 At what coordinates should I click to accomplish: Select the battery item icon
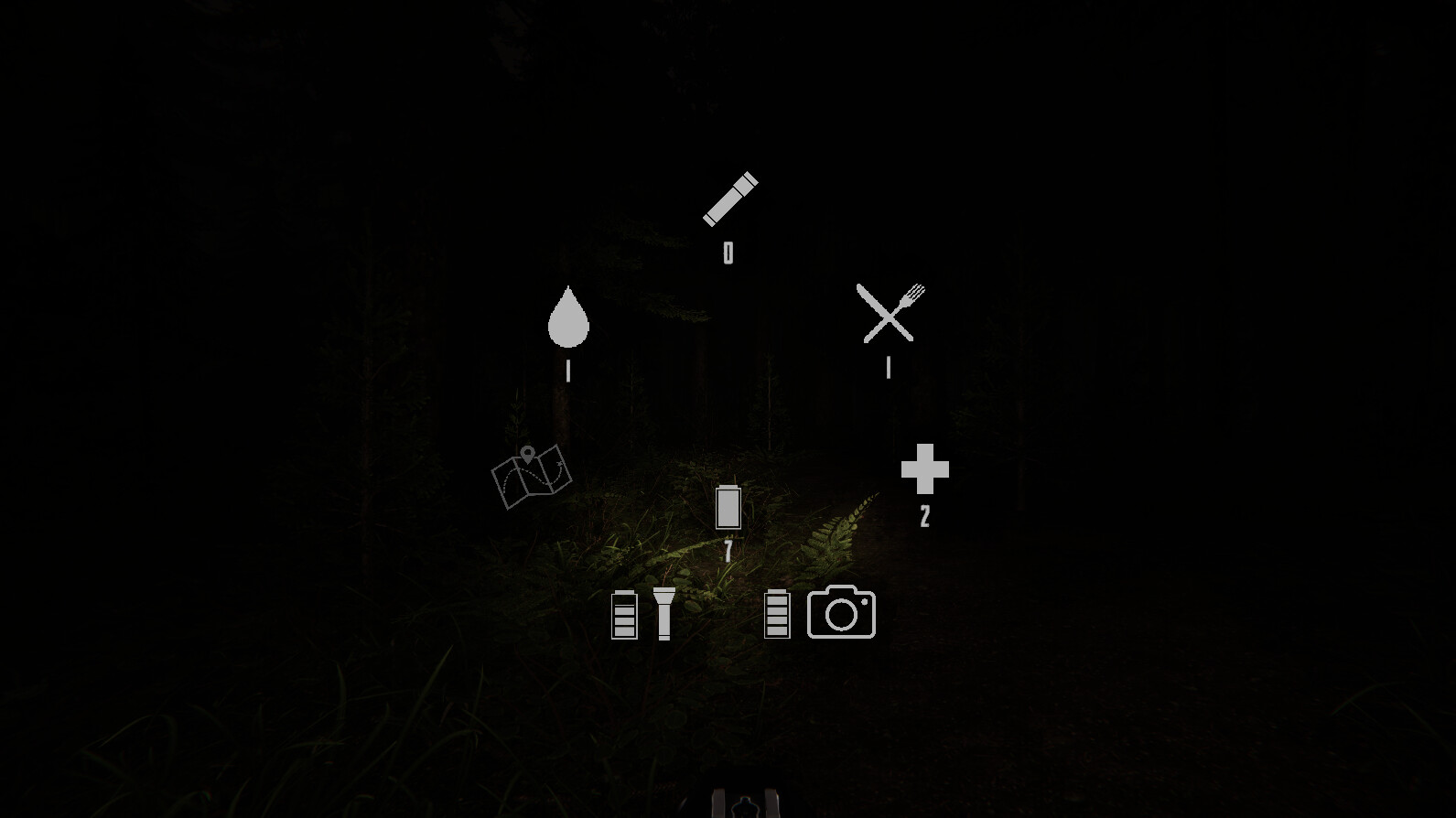pos(728,506)
